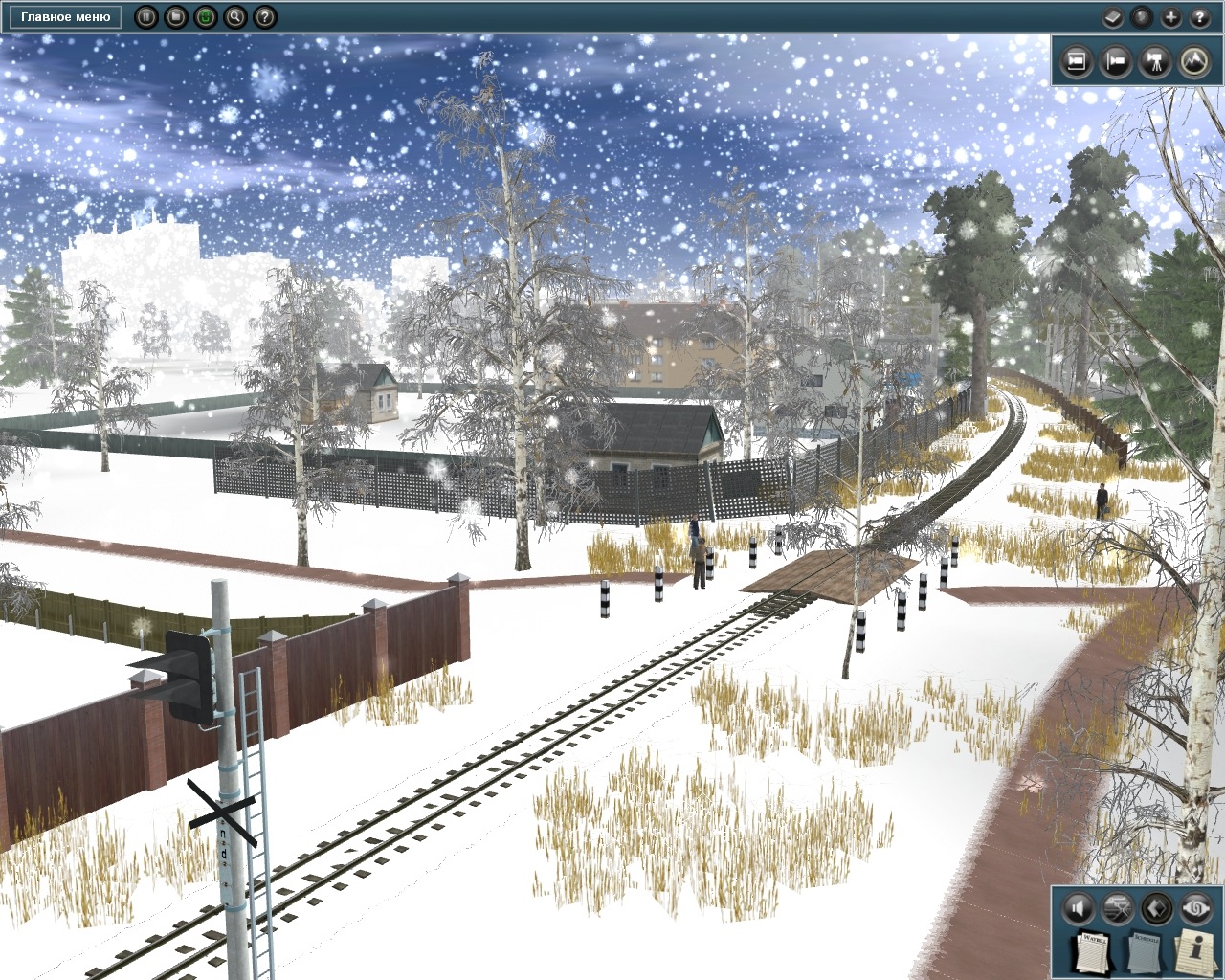Click the flat panel icon at top right
The width and height of the screenshot is (1225, 980).
tap(1111, 16)
